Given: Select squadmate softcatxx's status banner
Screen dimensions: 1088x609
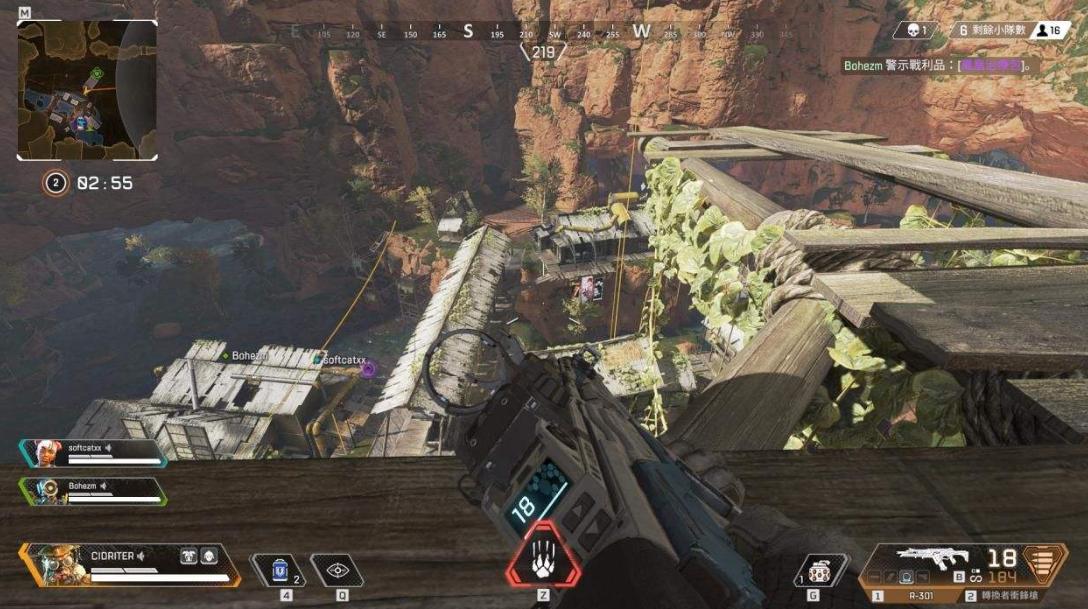Looking at the screenshot, I should [x=92, y=453].
